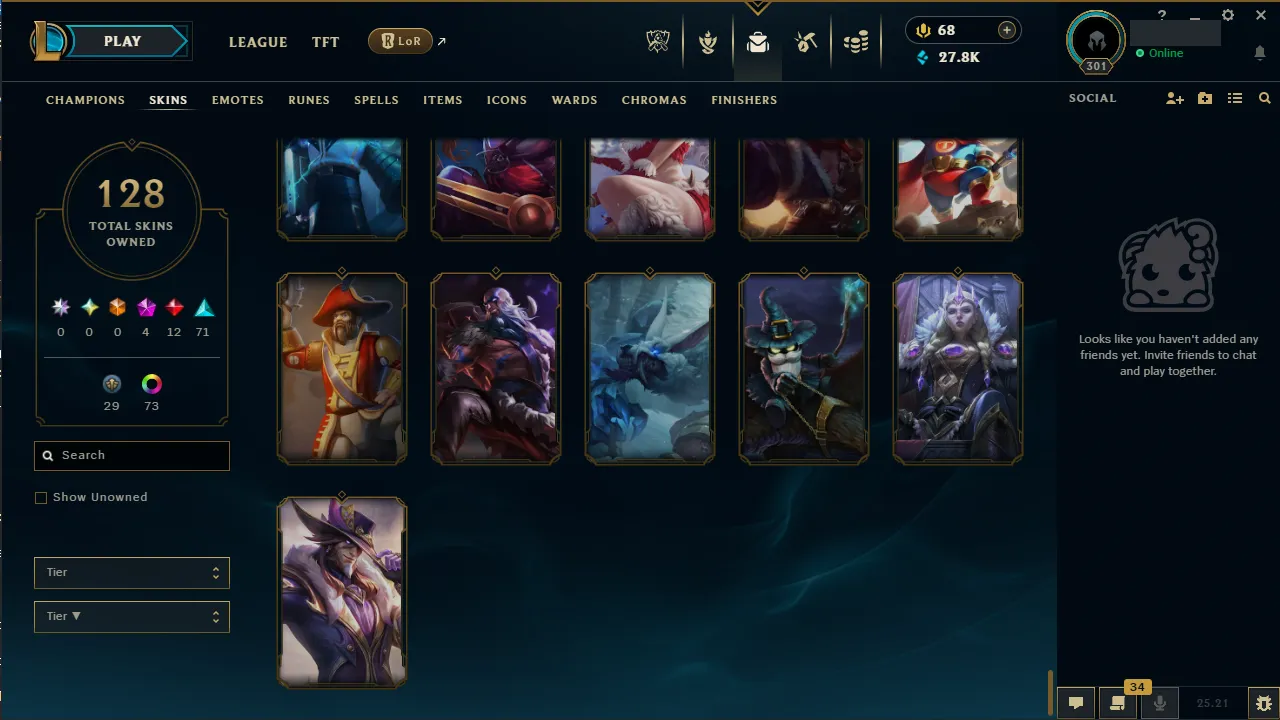This screenshot has width=1280, height=720.
Task: Open the Store coins icon
Action: coord(856,42)
